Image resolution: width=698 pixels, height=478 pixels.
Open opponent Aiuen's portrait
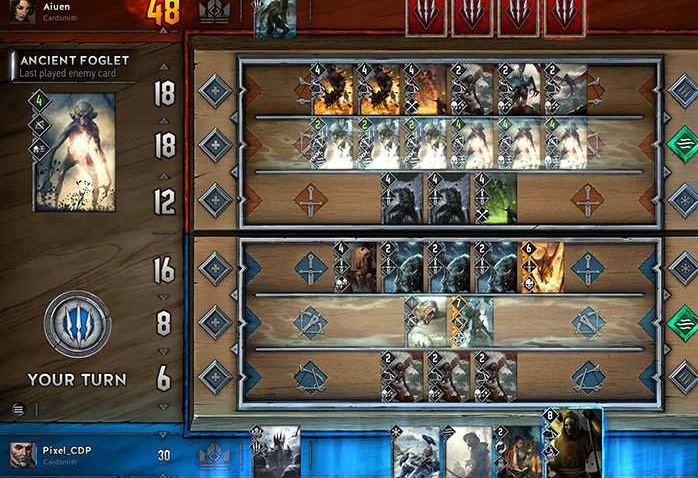(19, 11)
